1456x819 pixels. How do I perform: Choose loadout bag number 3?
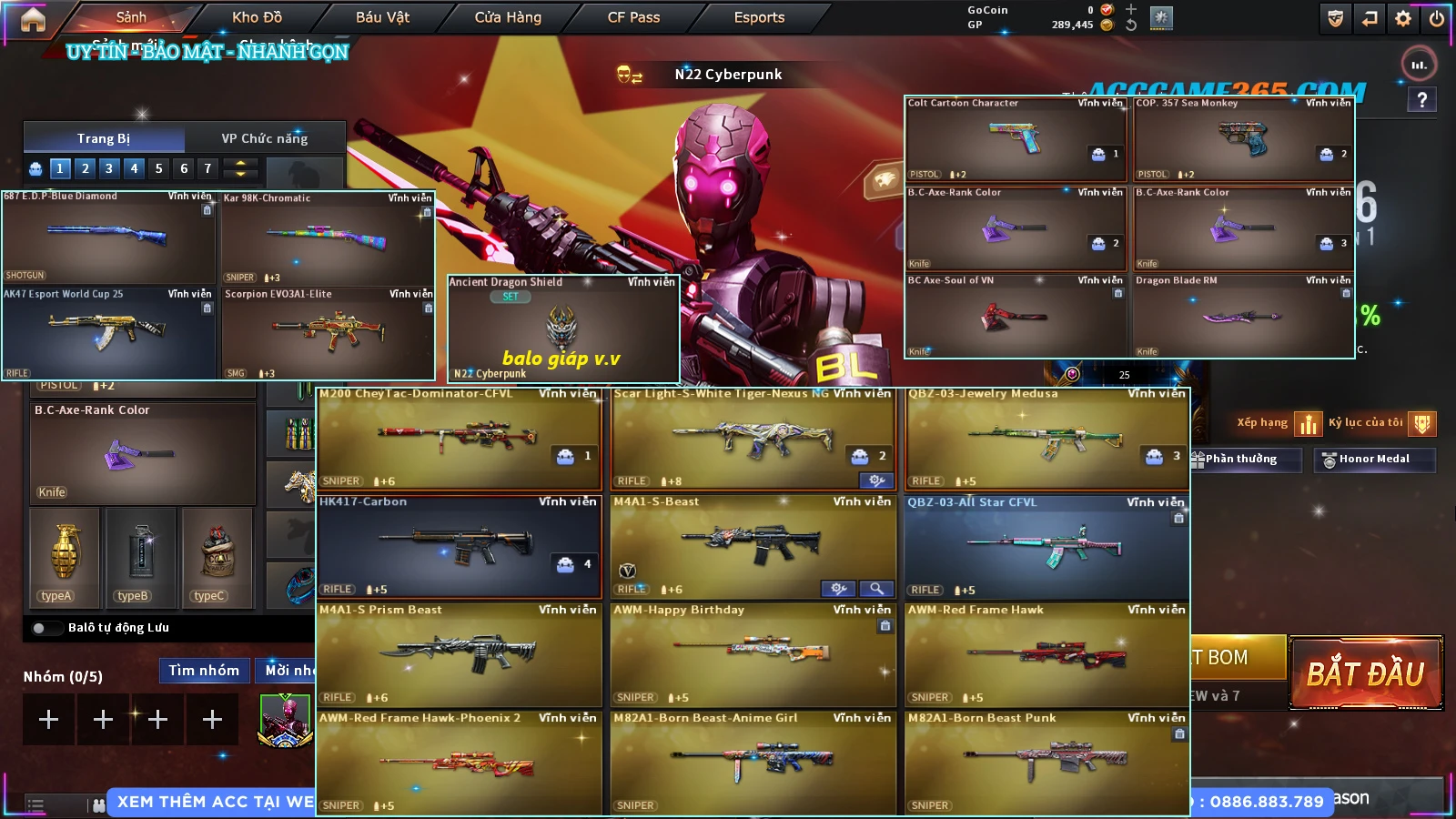click(x=109, y=168)
